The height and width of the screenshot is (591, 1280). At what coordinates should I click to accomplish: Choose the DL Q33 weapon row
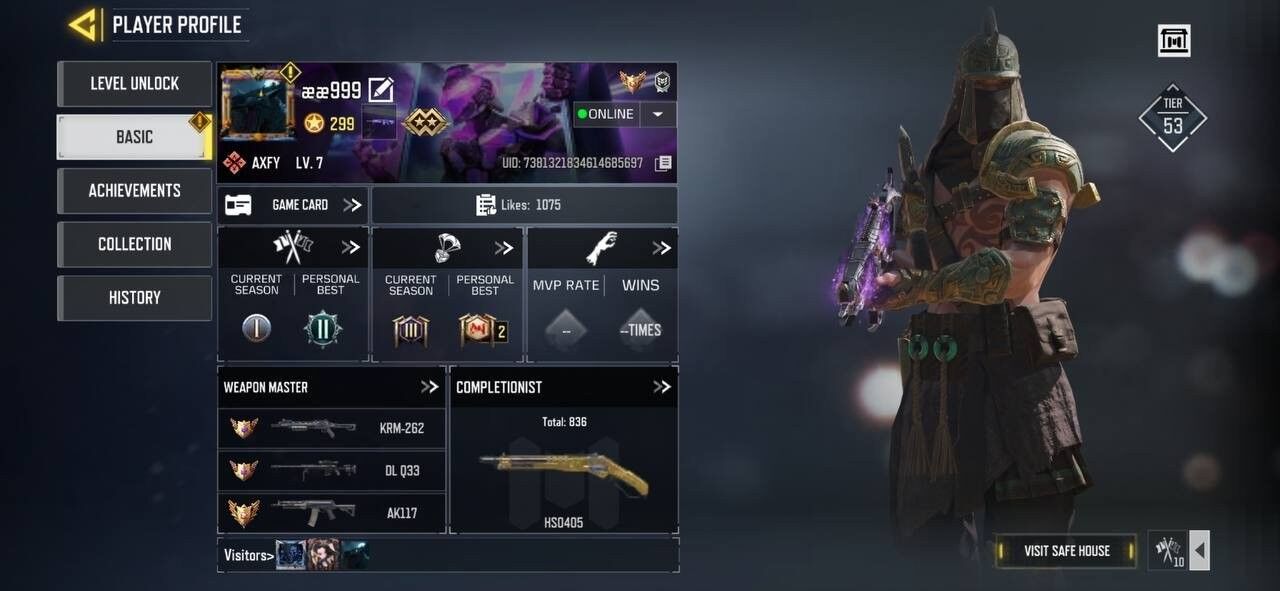click(x=332, y=471)
